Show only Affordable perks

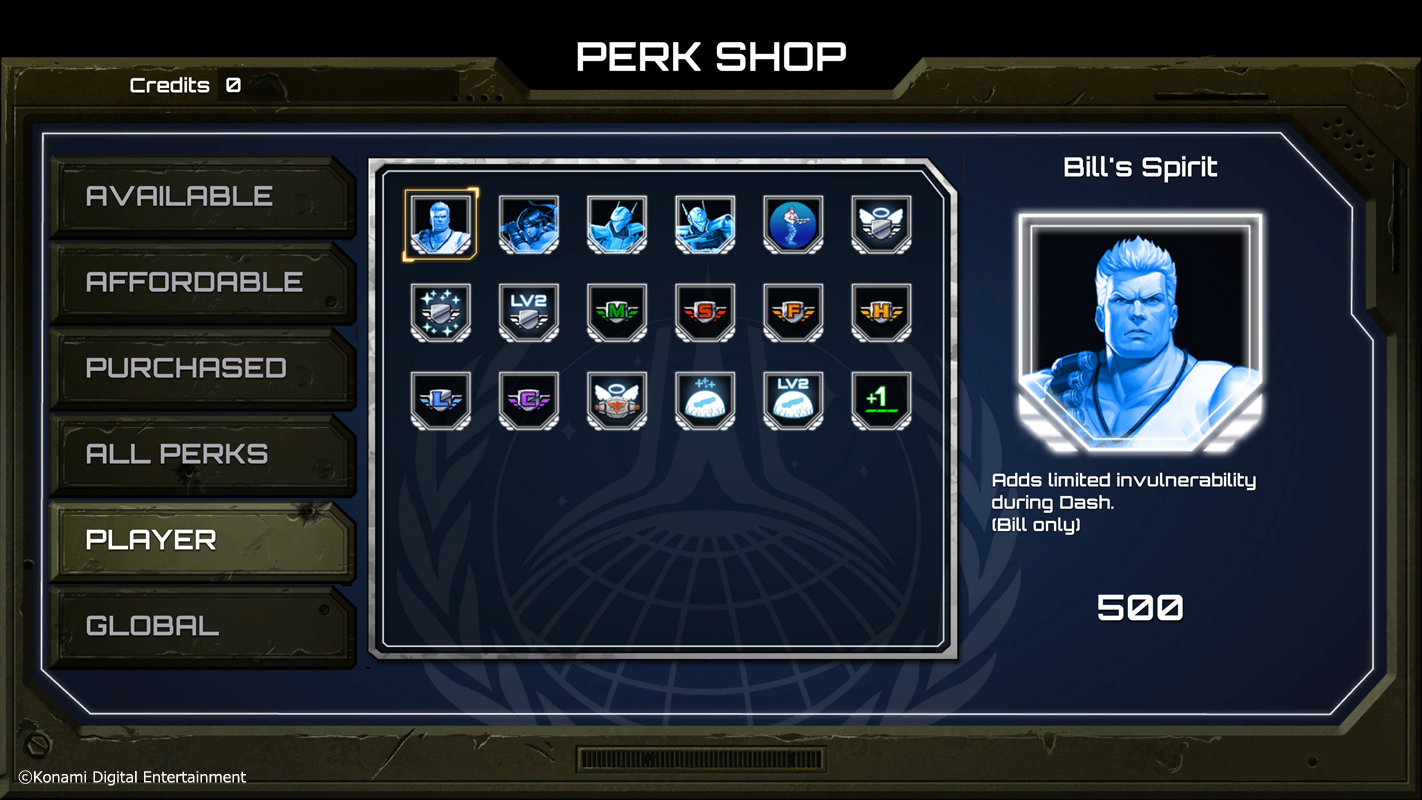point(200,282)
